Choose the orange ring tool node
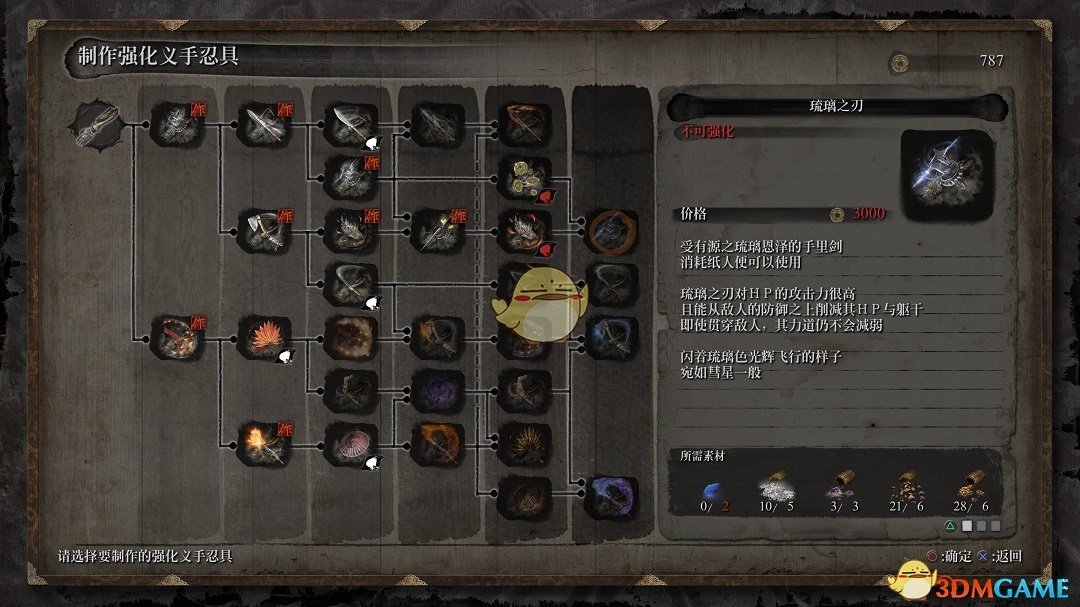The width and height of the screenshot is (1080, 607). [x=610, y=231]
